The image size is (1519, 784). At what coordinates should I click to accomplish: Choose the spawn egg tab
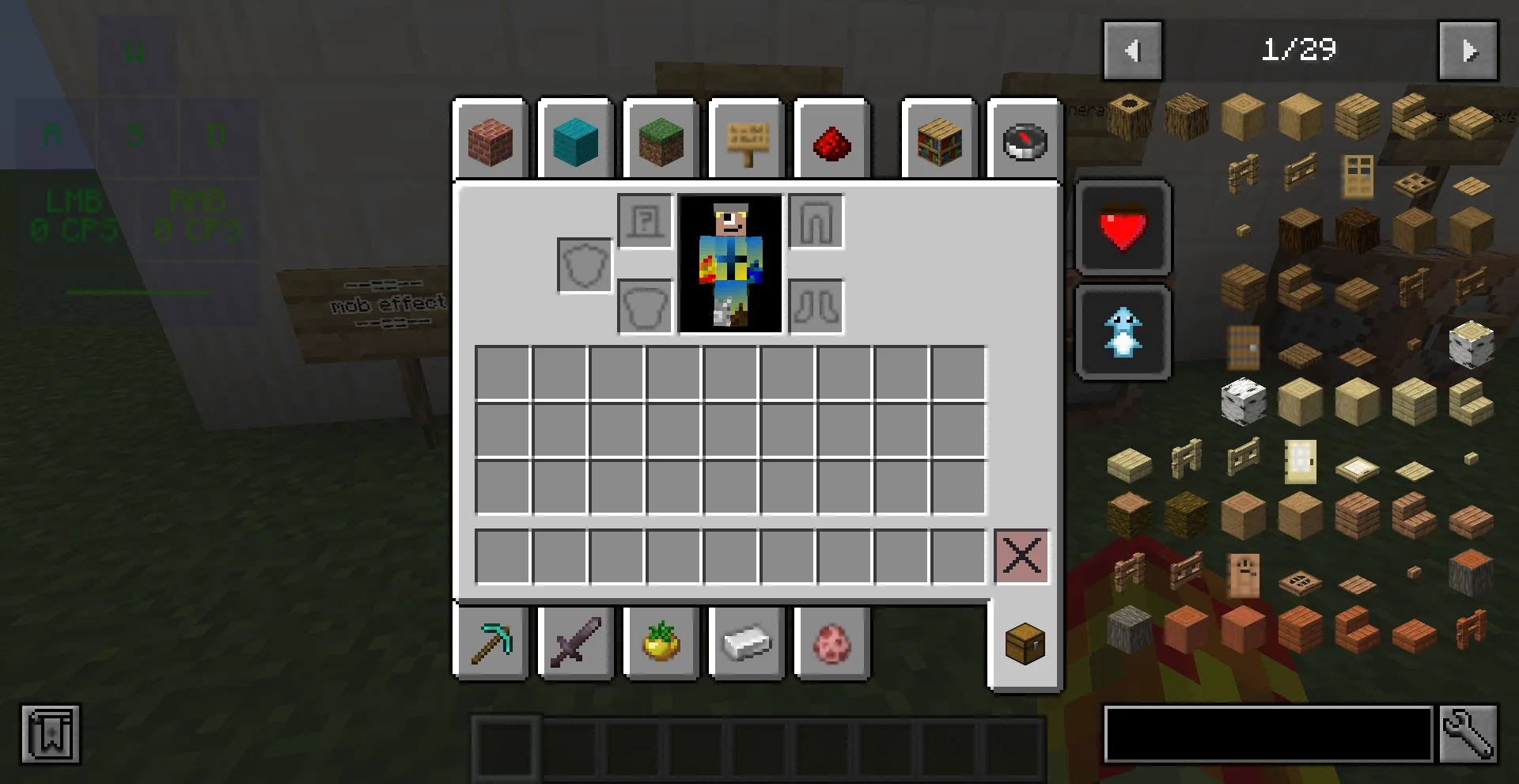pyautogui.click(x=831, y=642)
